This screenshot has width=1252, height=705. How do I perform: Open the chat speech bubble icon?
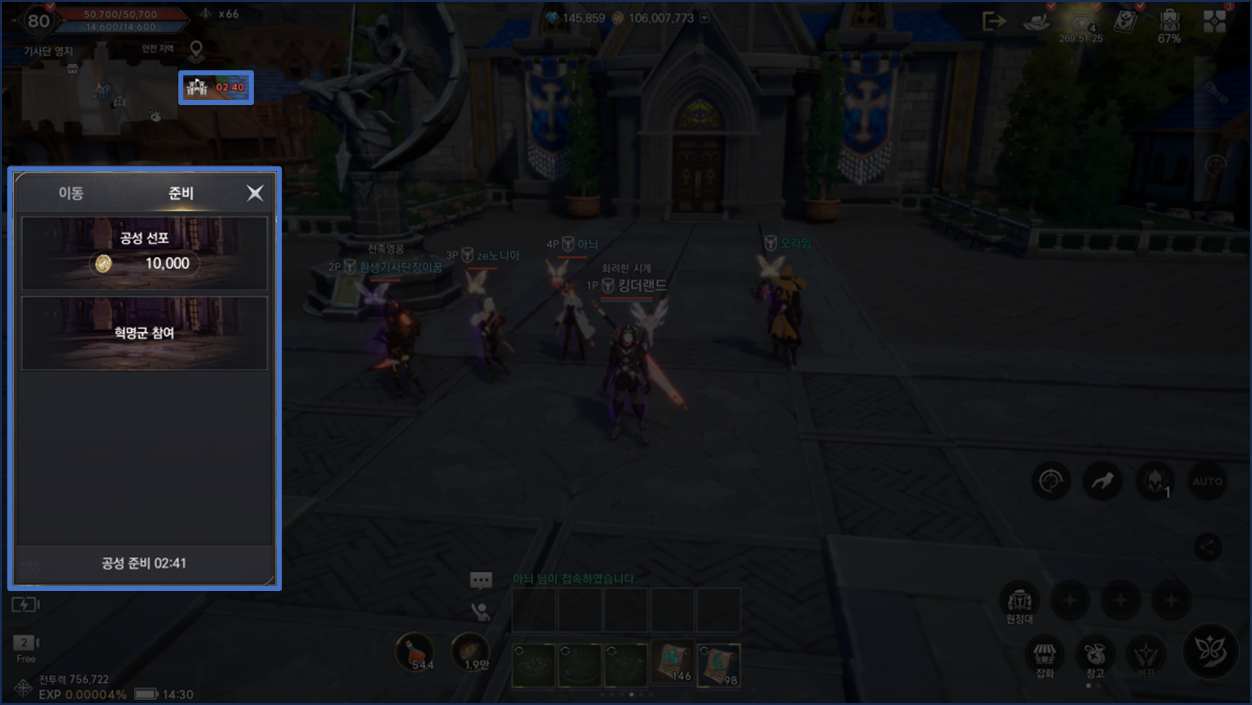(x=481, y=580)
